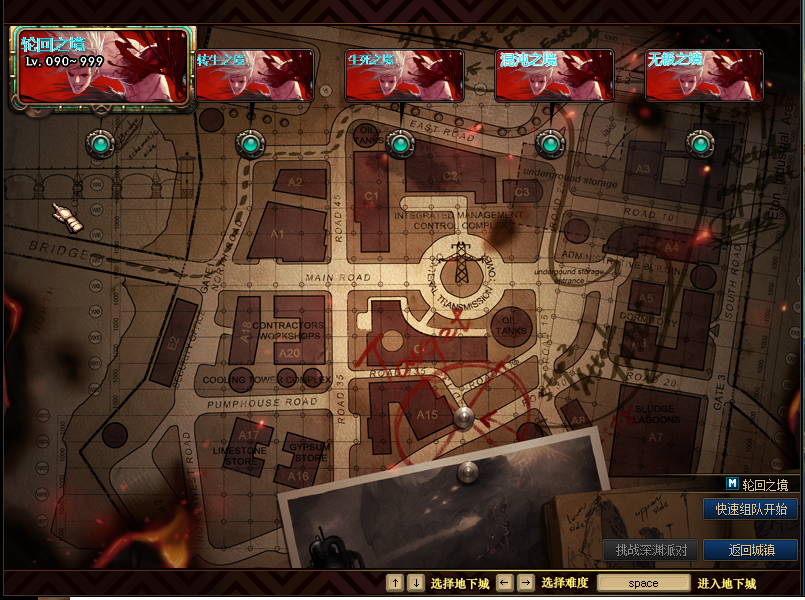Choose the 无限之境 dungeon card
This screenshot has width=805, height=600.
coord(704,75)
